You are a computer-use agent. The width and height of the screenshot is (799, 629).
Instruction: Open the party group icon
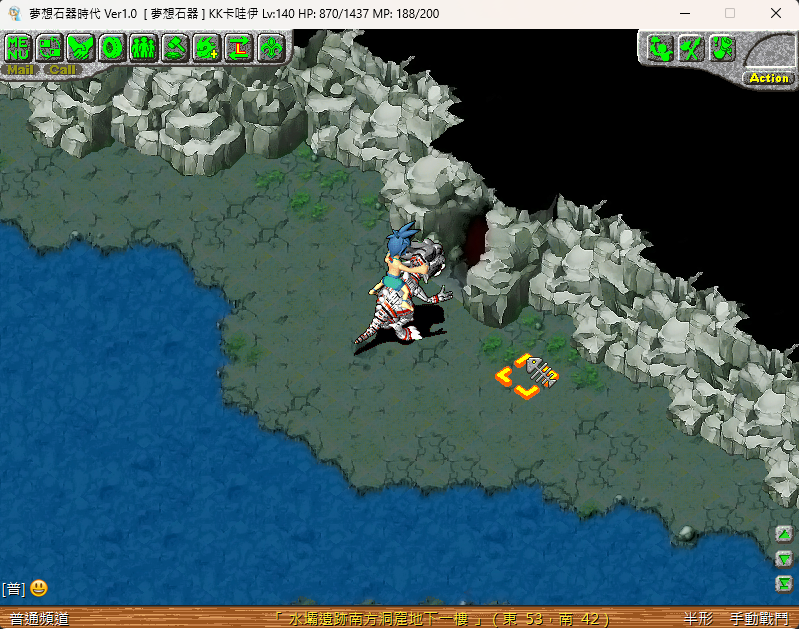pos(144,47)
